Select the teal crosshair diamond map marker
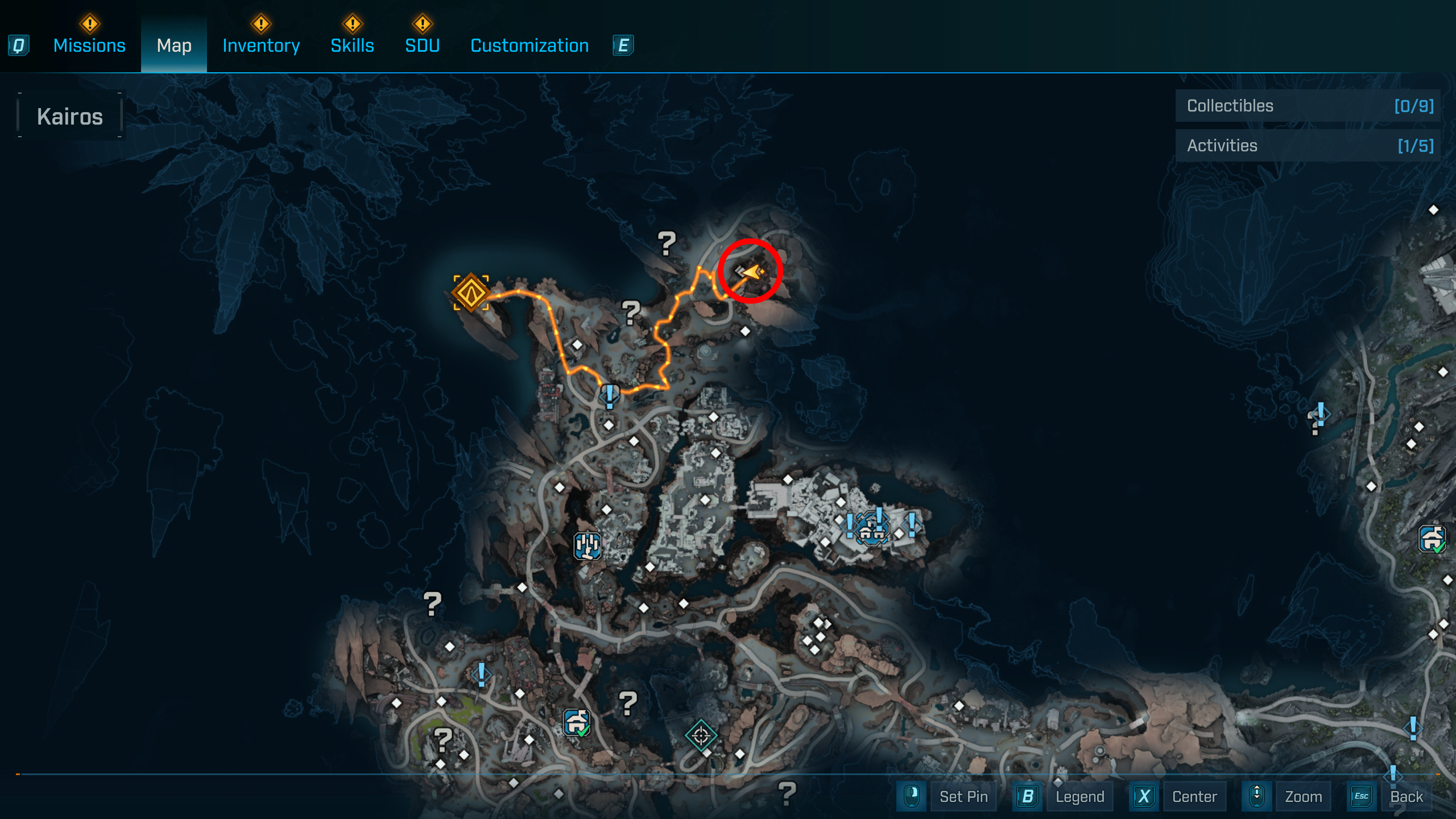 pyautogui.click(x=701, y=735)
